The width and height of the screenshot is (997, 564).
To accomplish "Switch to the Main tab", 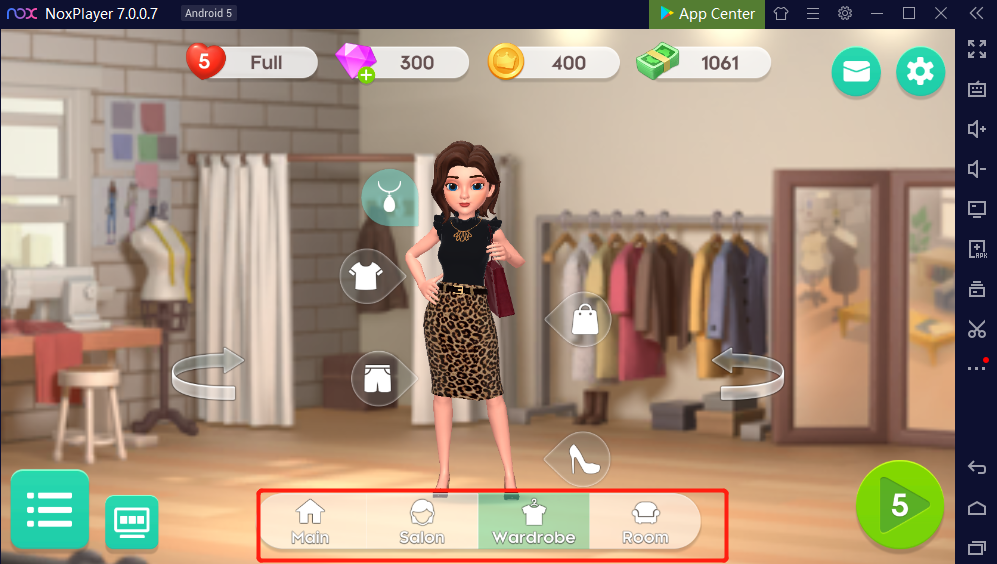I will pyautogui.click(x=310, y=522).
